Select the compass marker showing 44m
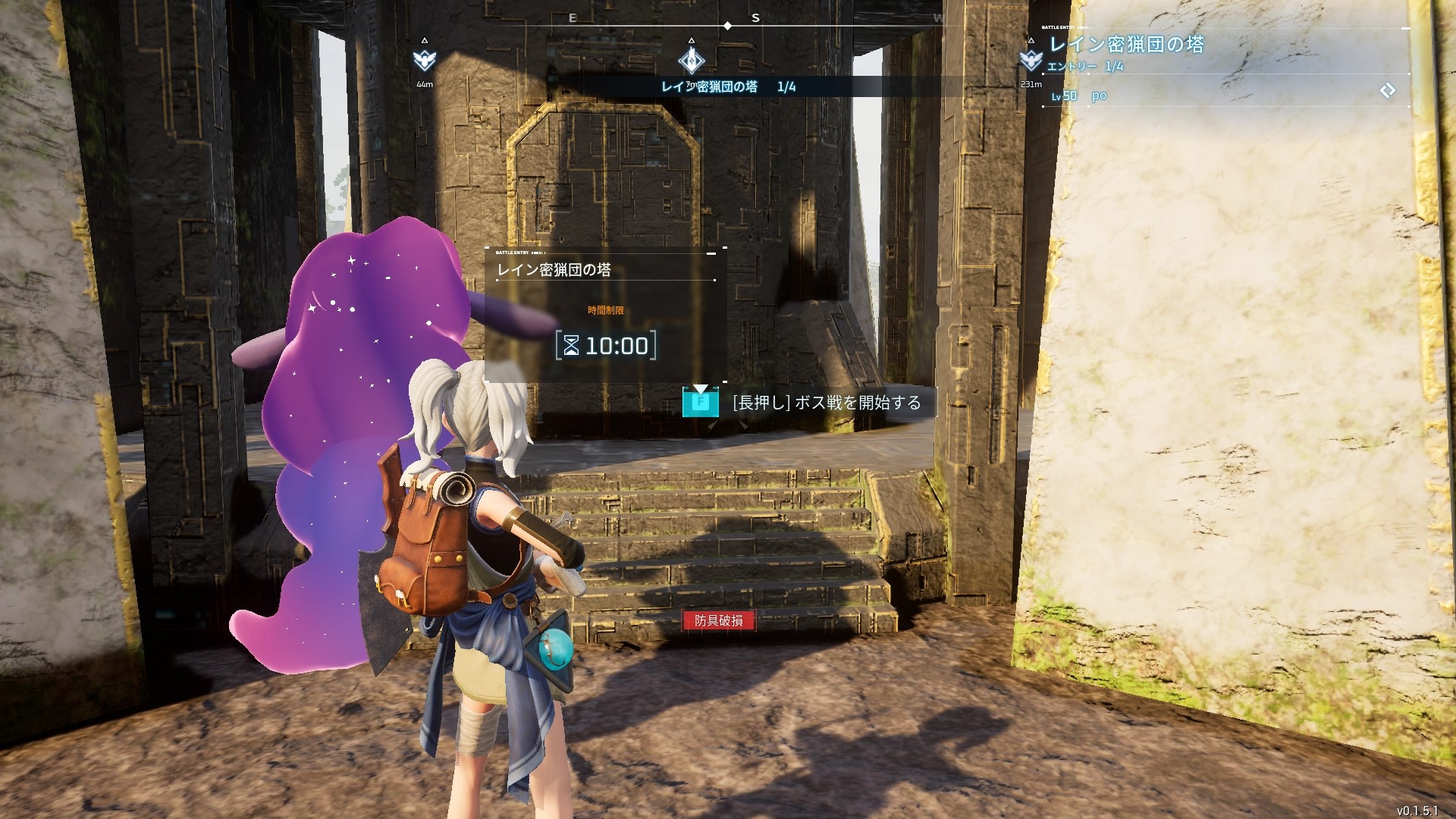This screenshot has height=819, width=1456. click(x=424, y=60)
